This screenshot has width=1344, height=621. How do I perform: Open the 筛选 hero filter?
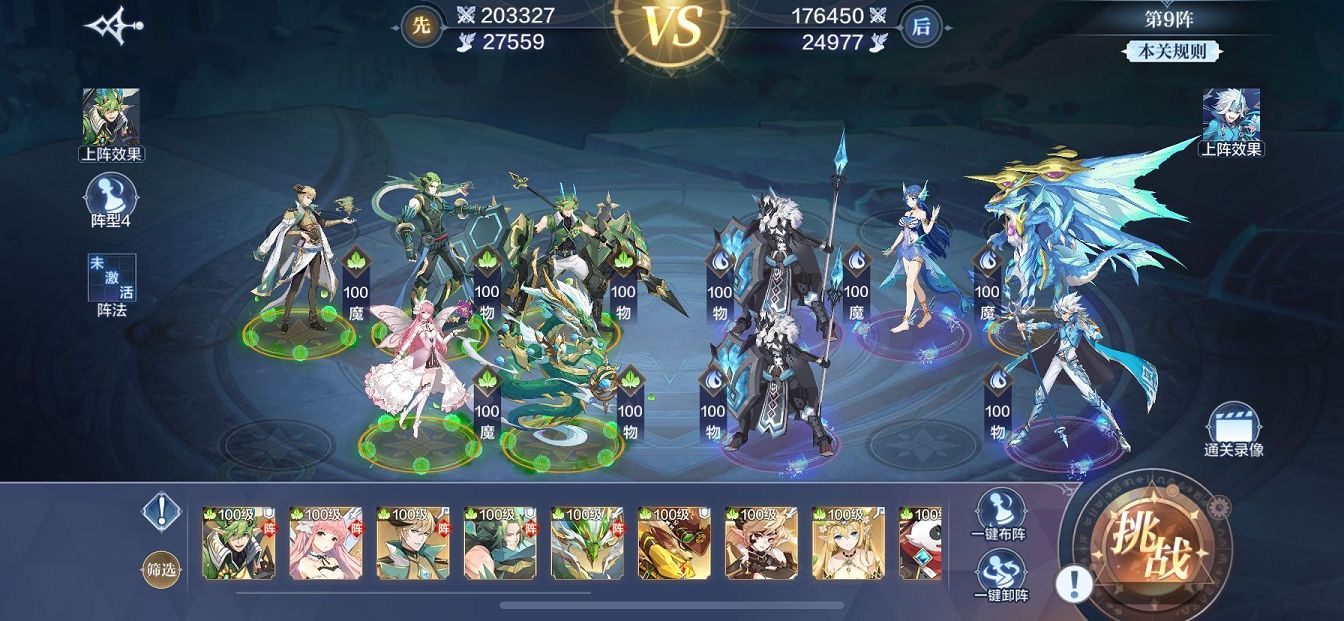click(161, 570)
